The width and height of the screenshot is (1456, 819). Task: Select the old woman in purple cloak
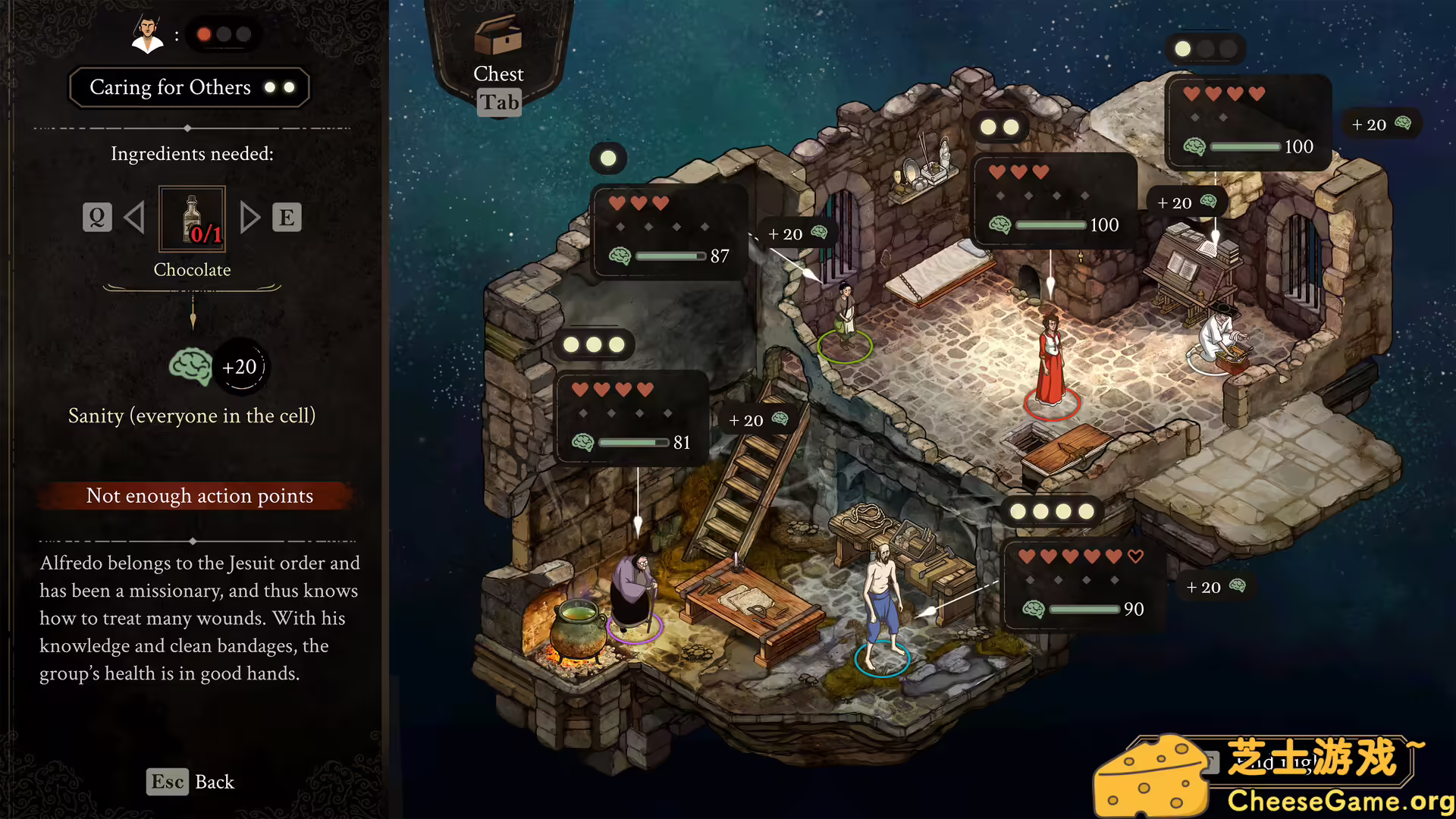tap(634, 592)
